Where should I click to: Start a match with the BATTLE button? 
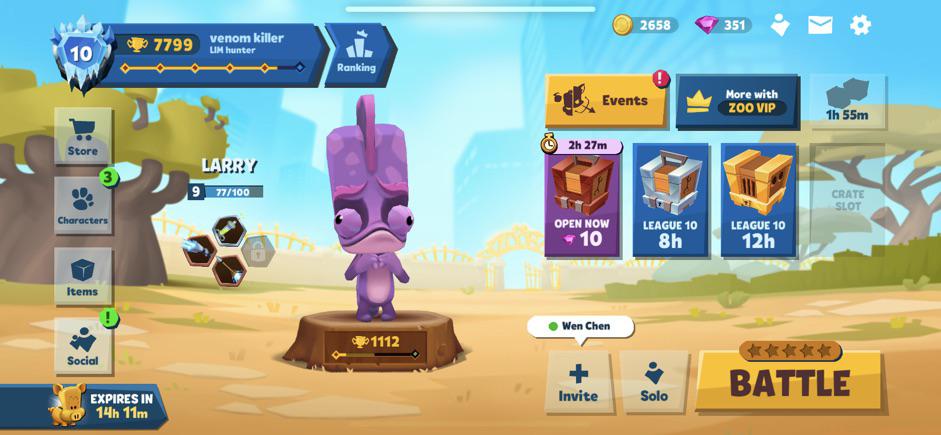789,381
